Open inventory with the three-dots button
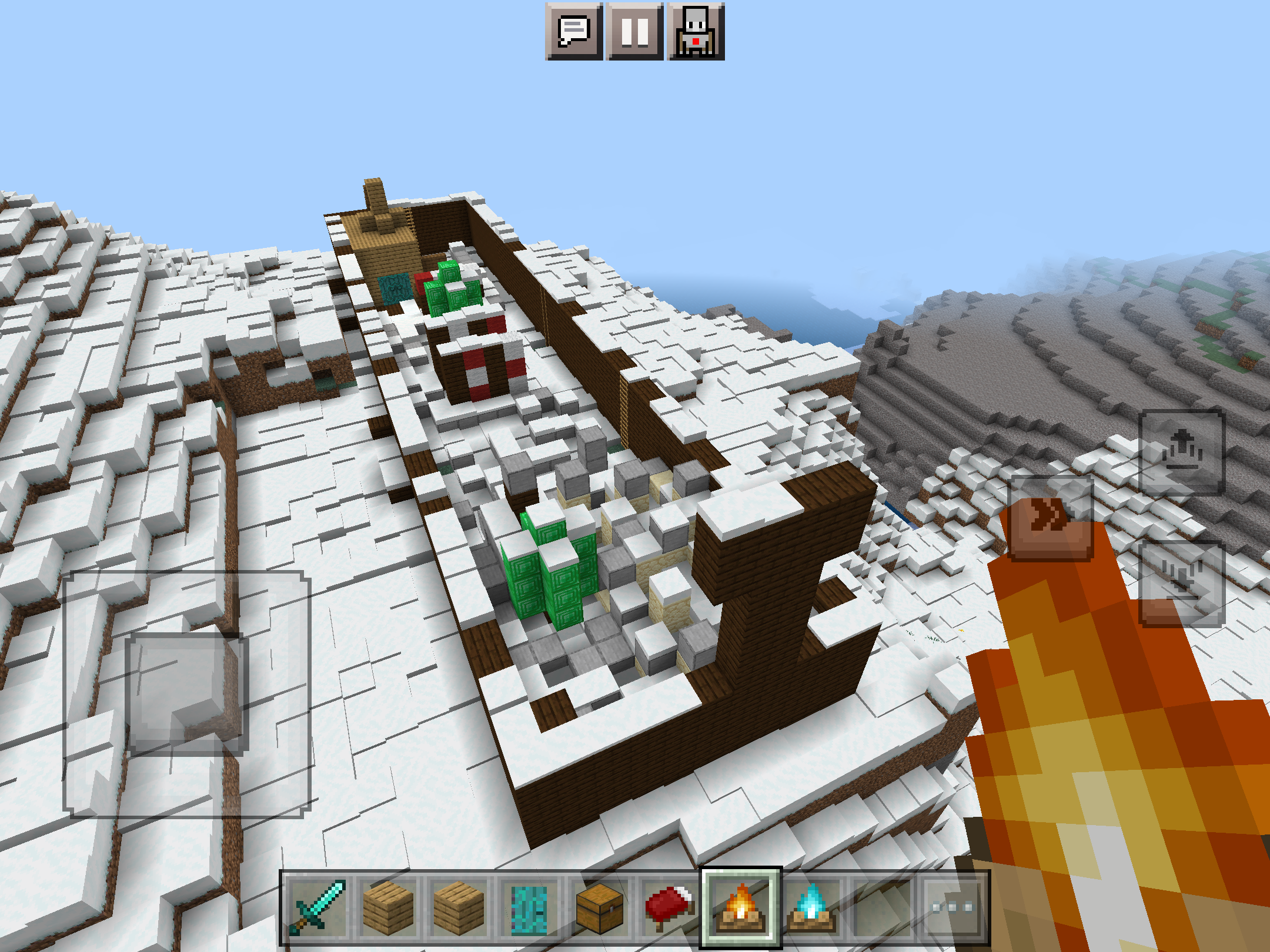Screen dimensions: 1270x952 (x=952, y=907)
